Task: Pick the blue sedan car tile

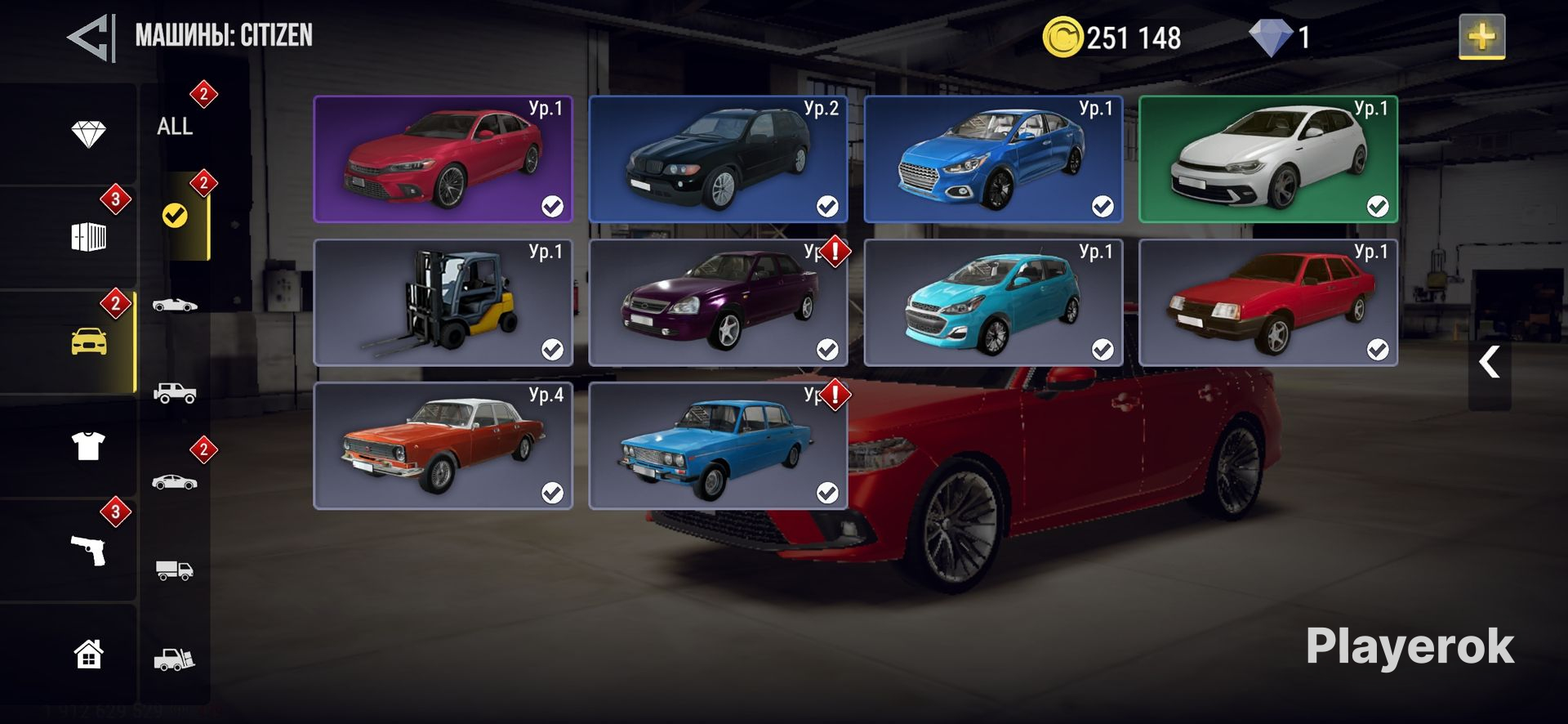Action: tap(993, 159)
